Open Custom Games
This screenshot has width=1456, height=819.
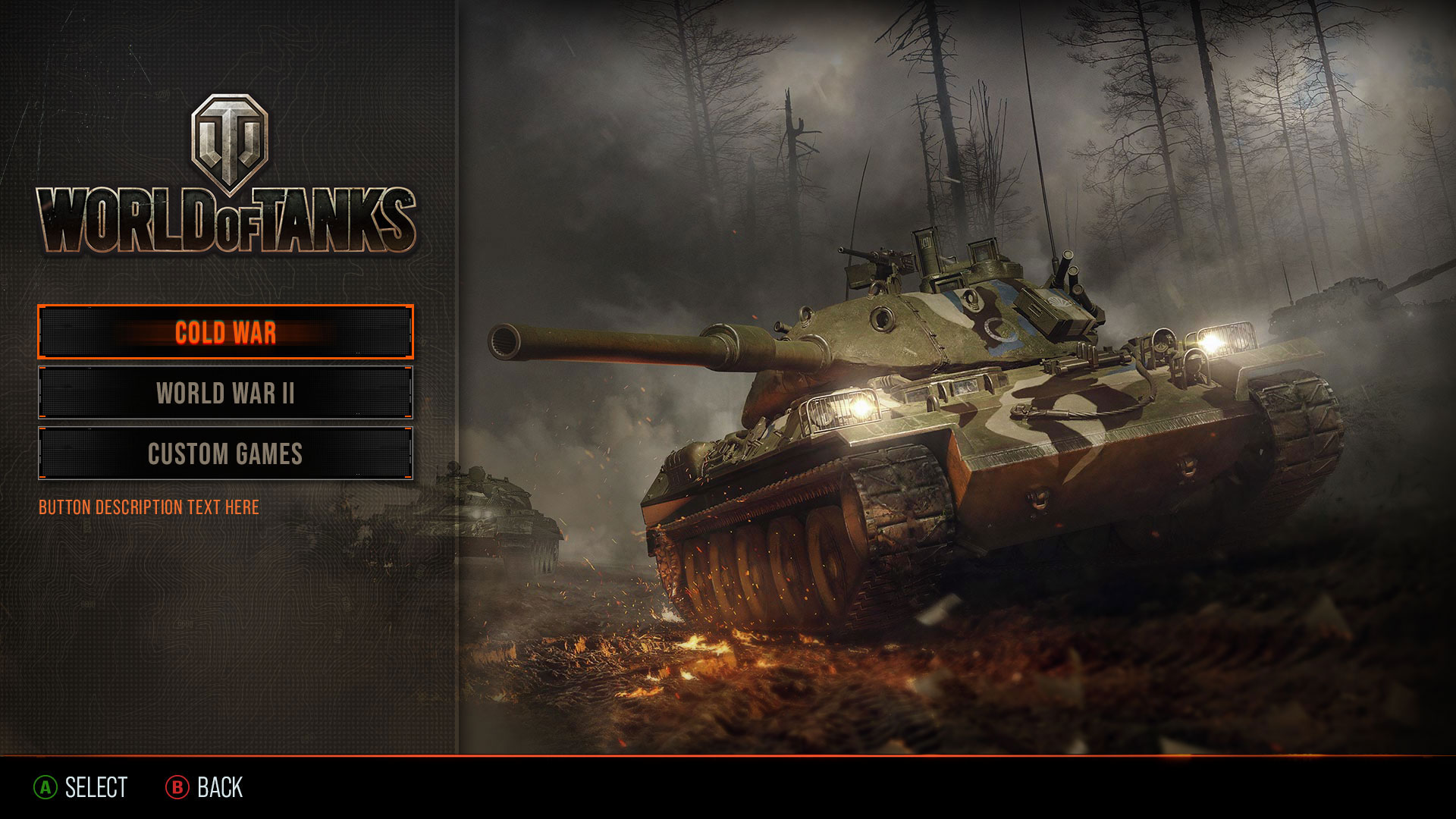[x=225, y=453]
